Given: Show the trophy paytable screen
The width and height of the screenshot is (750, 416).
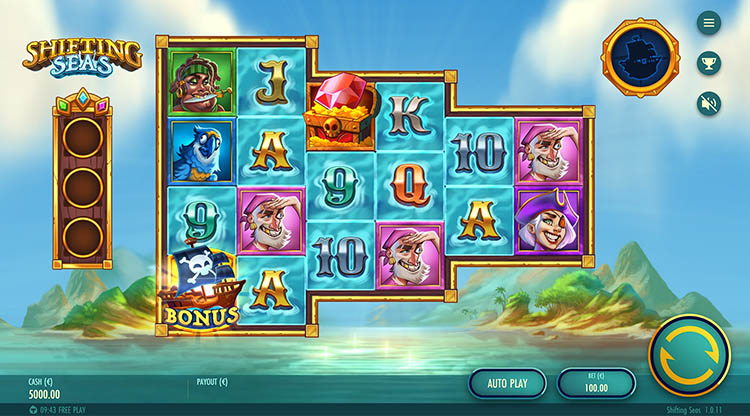Looking at the screenshot, I should [x=709, y=62].
